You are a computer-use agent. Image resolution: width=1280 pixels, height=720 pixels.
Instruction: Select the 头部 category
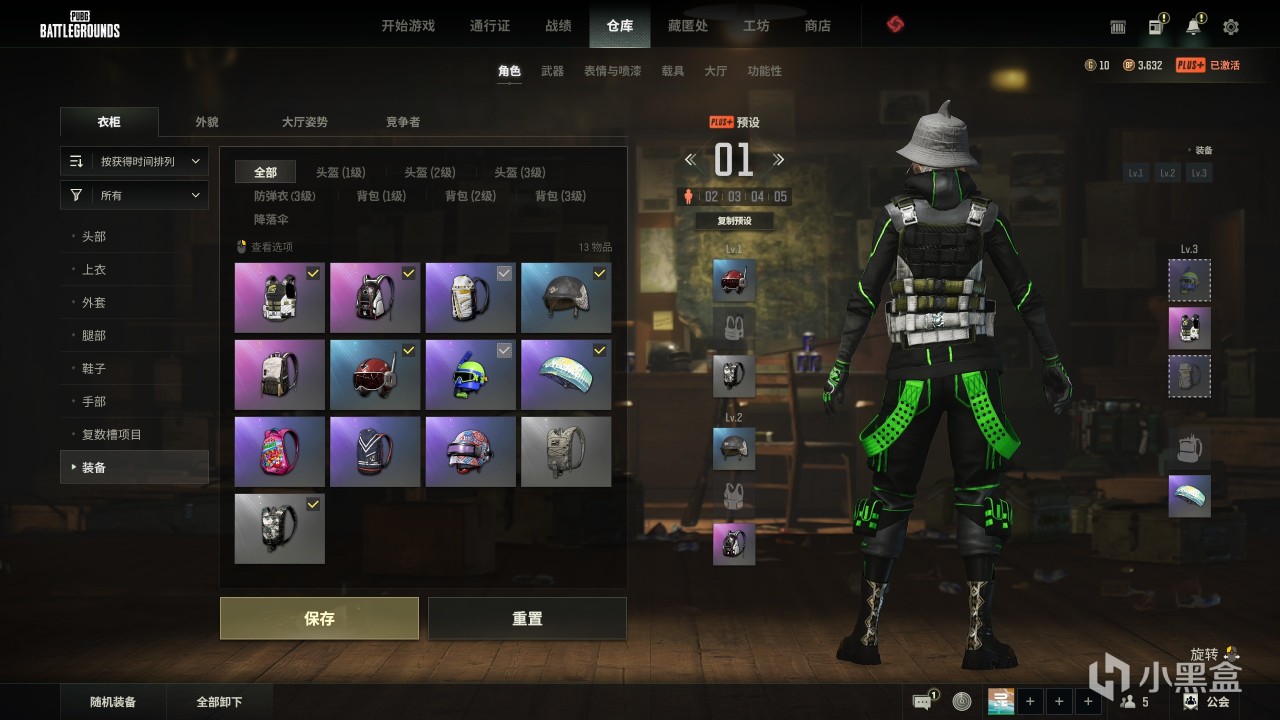tap(94, 237)
